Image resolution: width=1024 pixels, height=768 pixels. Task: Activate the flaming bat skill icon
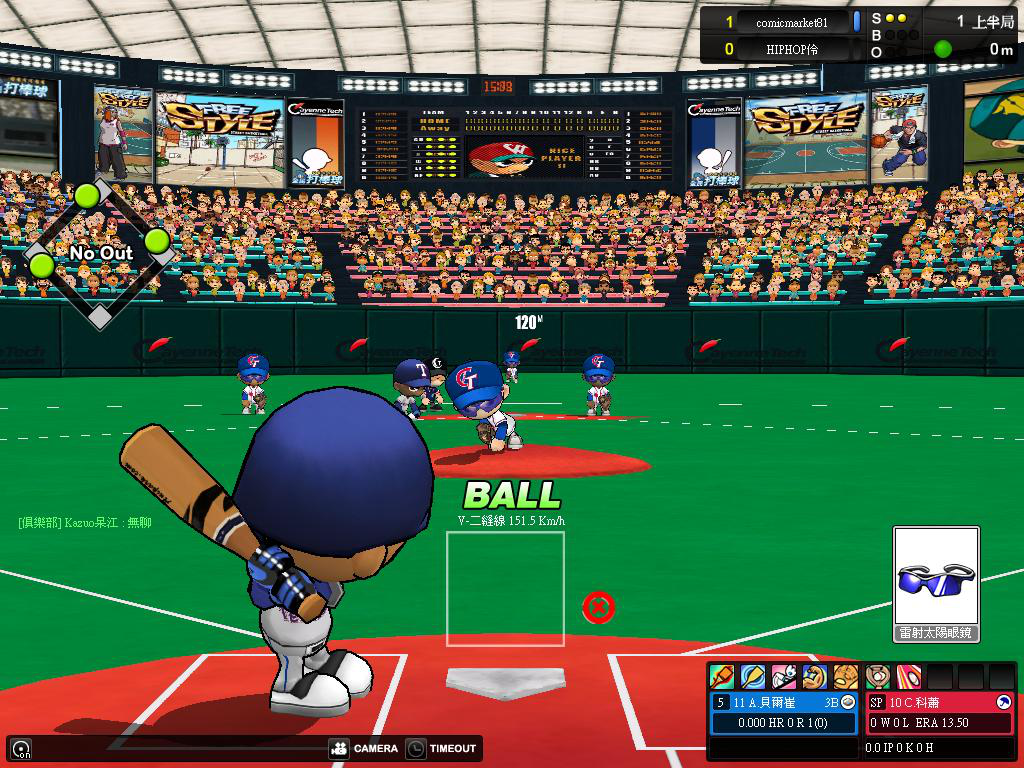click(722, 677)
